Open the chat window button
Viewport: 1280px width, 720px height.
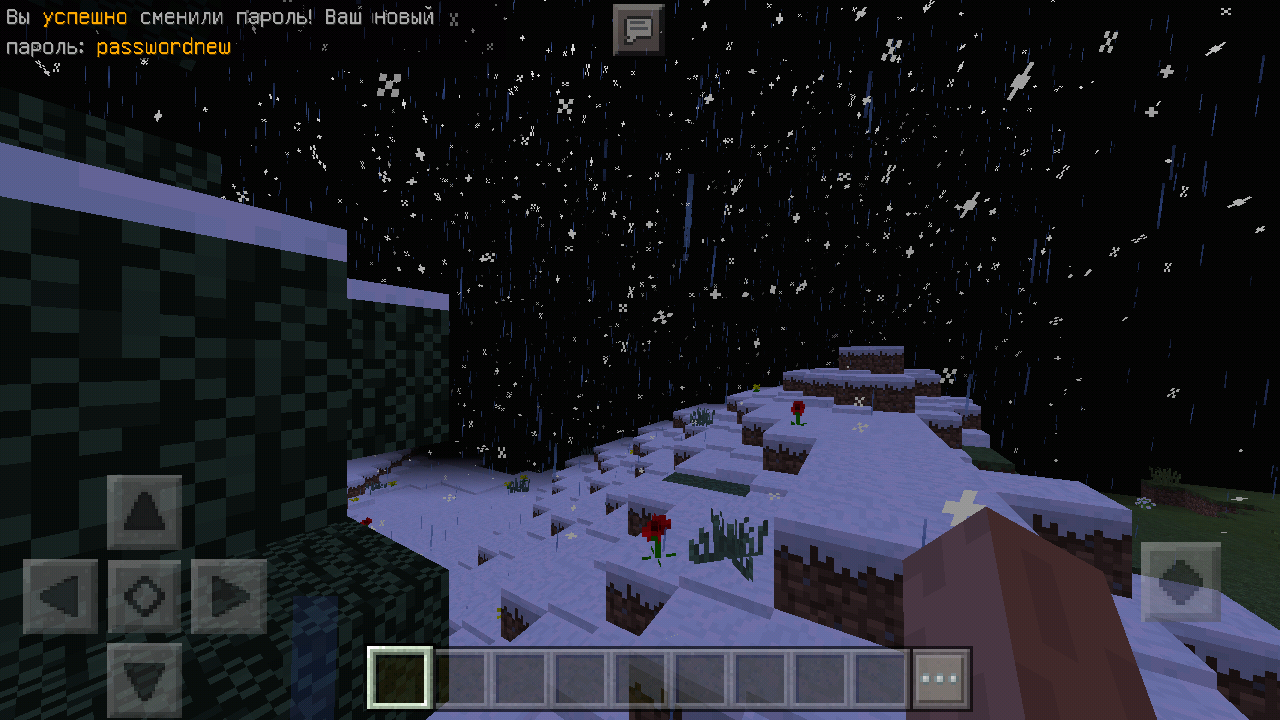coord(638,29)
